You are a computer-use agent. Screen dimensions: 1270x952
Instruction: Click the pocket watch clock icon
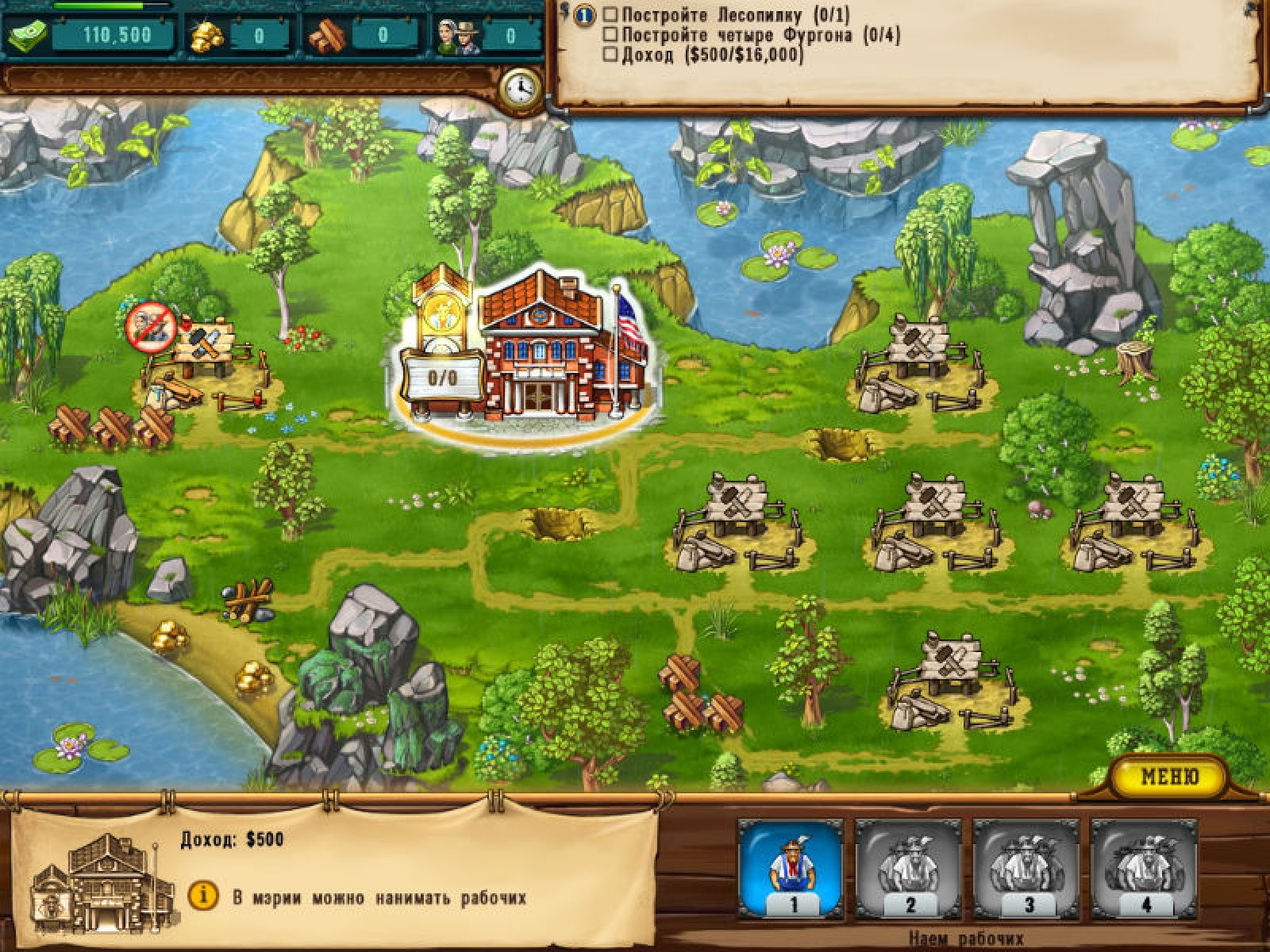point(520,88)
